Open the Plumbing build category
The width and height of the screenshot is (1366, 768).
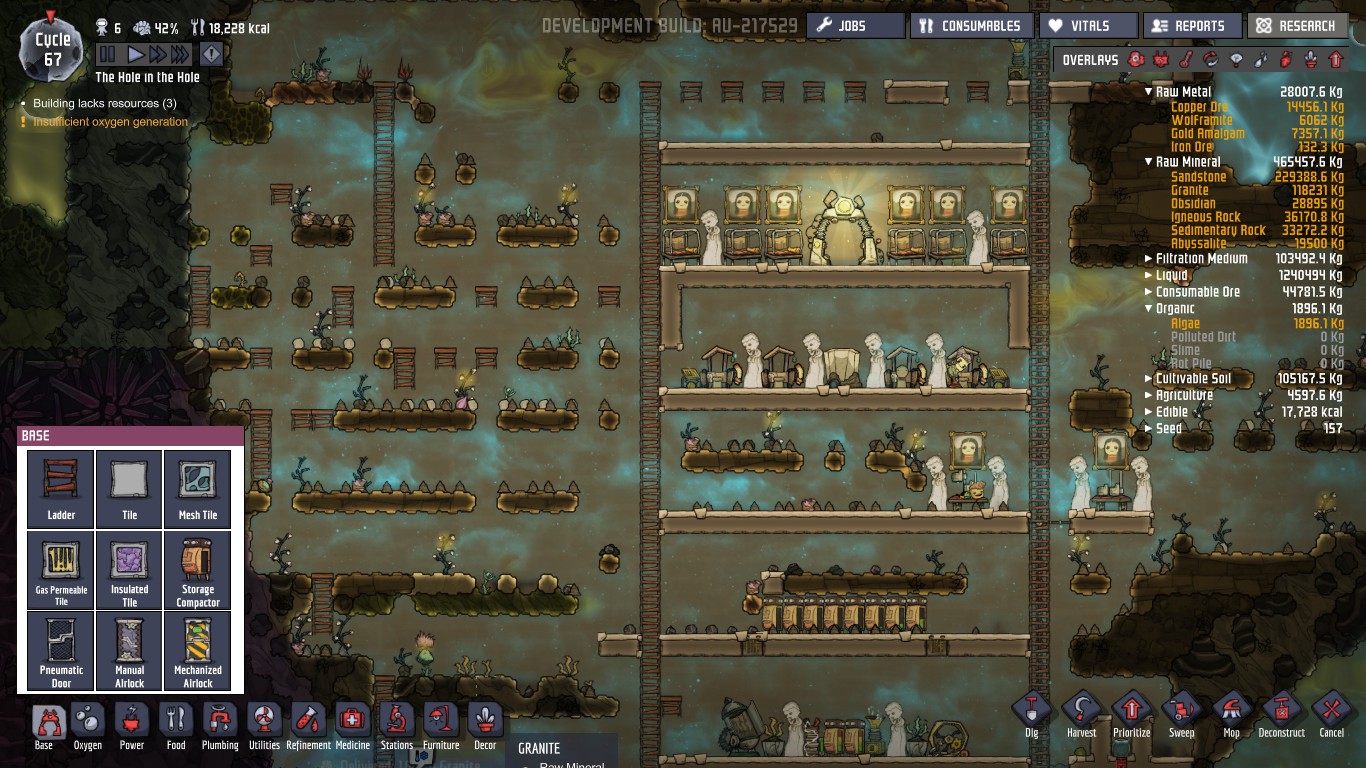(x=220, y=726)
